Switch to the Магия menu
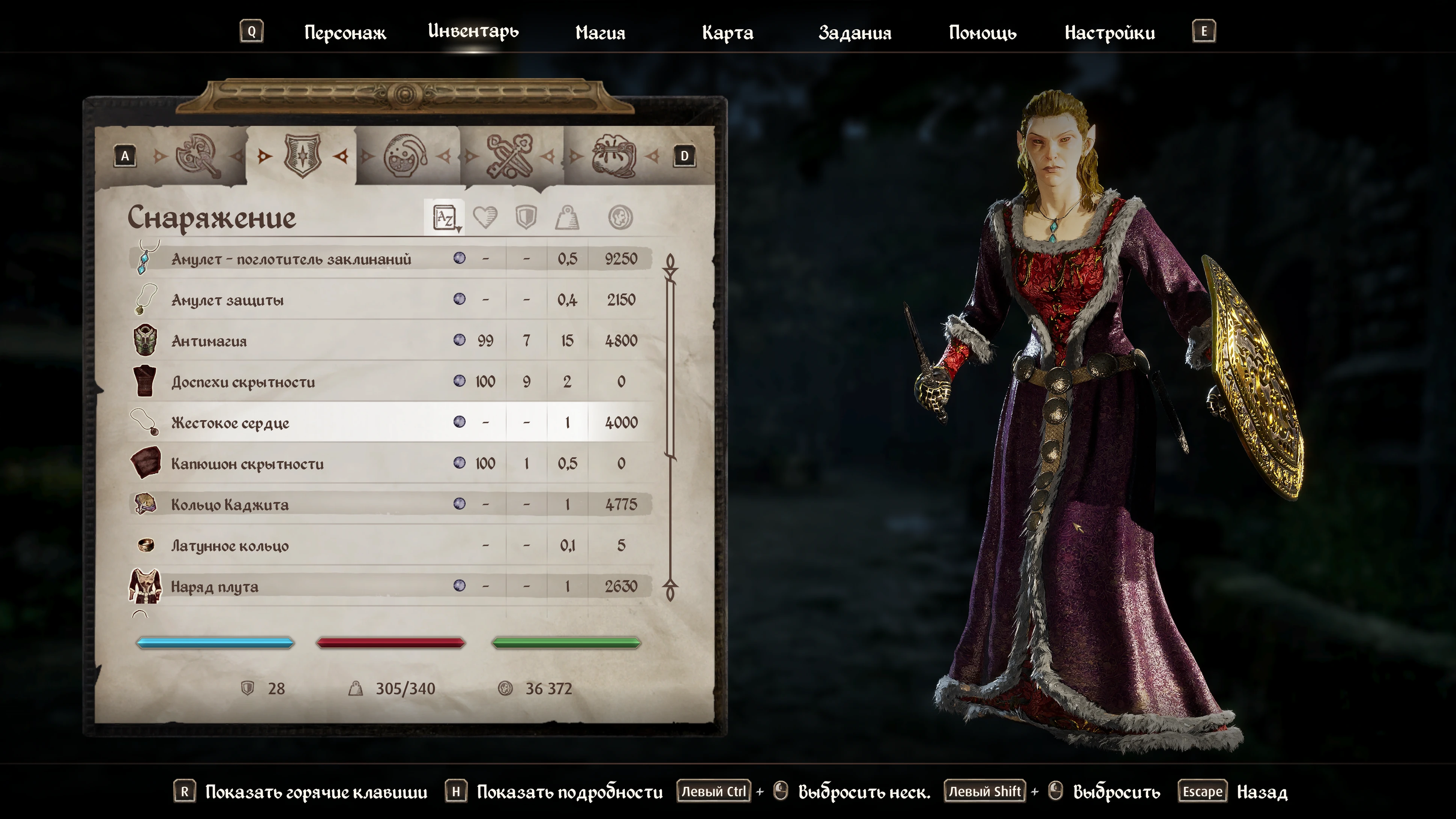The image size is (1456, 819). [600, 33]
